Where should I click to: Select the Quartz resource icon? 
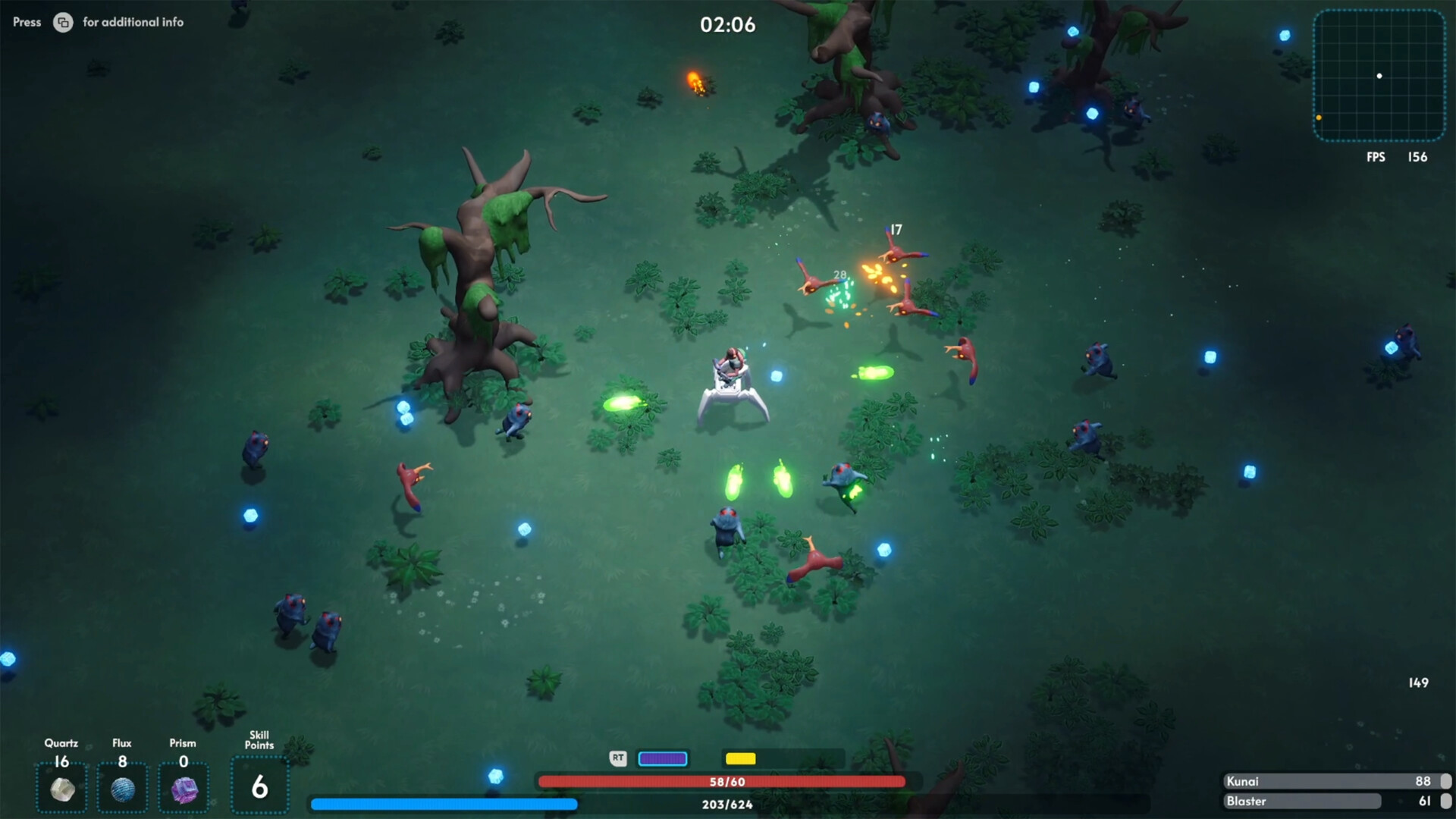[62, 789]
